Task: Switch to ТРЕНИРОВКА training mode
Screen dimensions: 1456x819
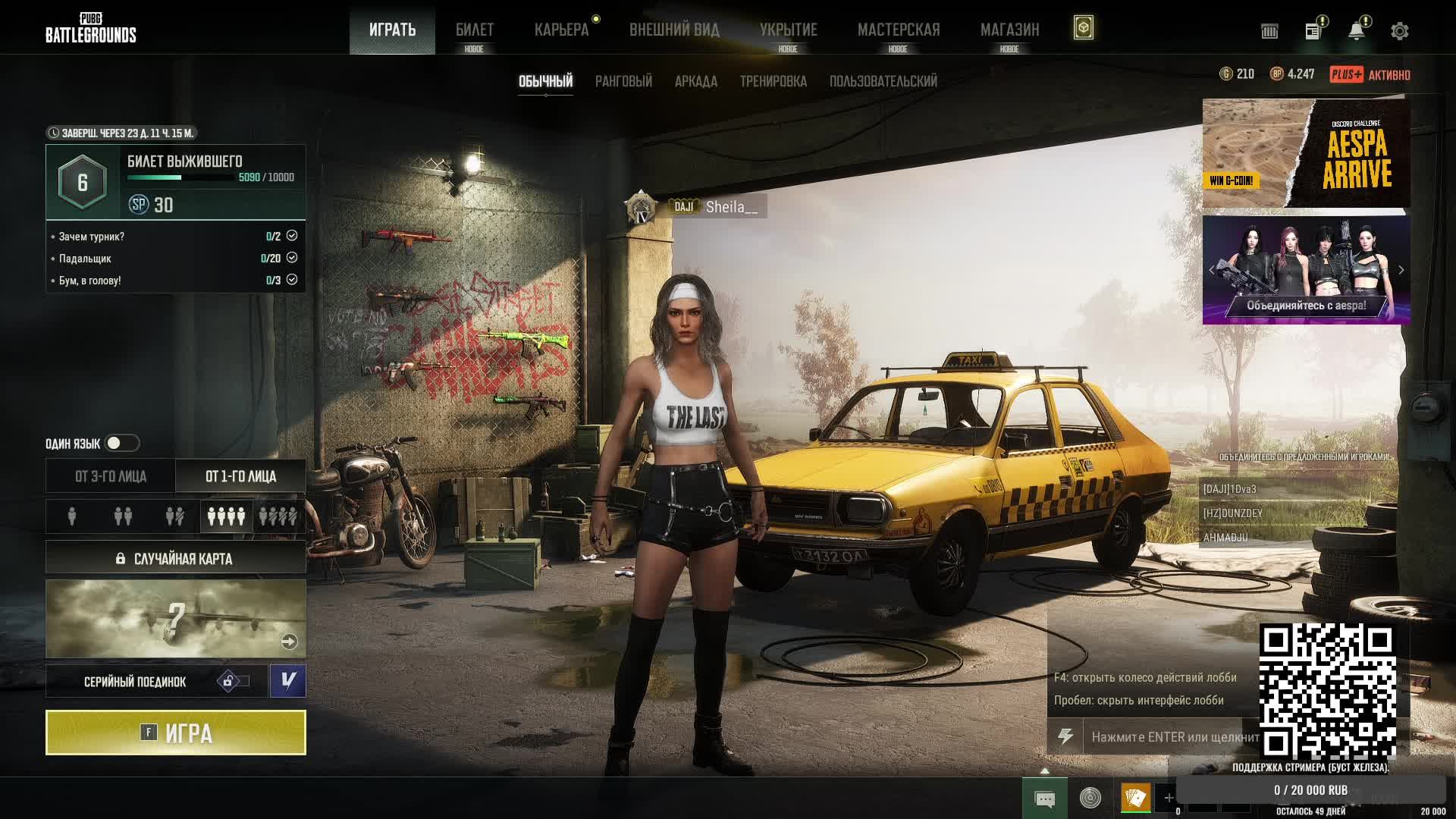Action: (773, 81)
